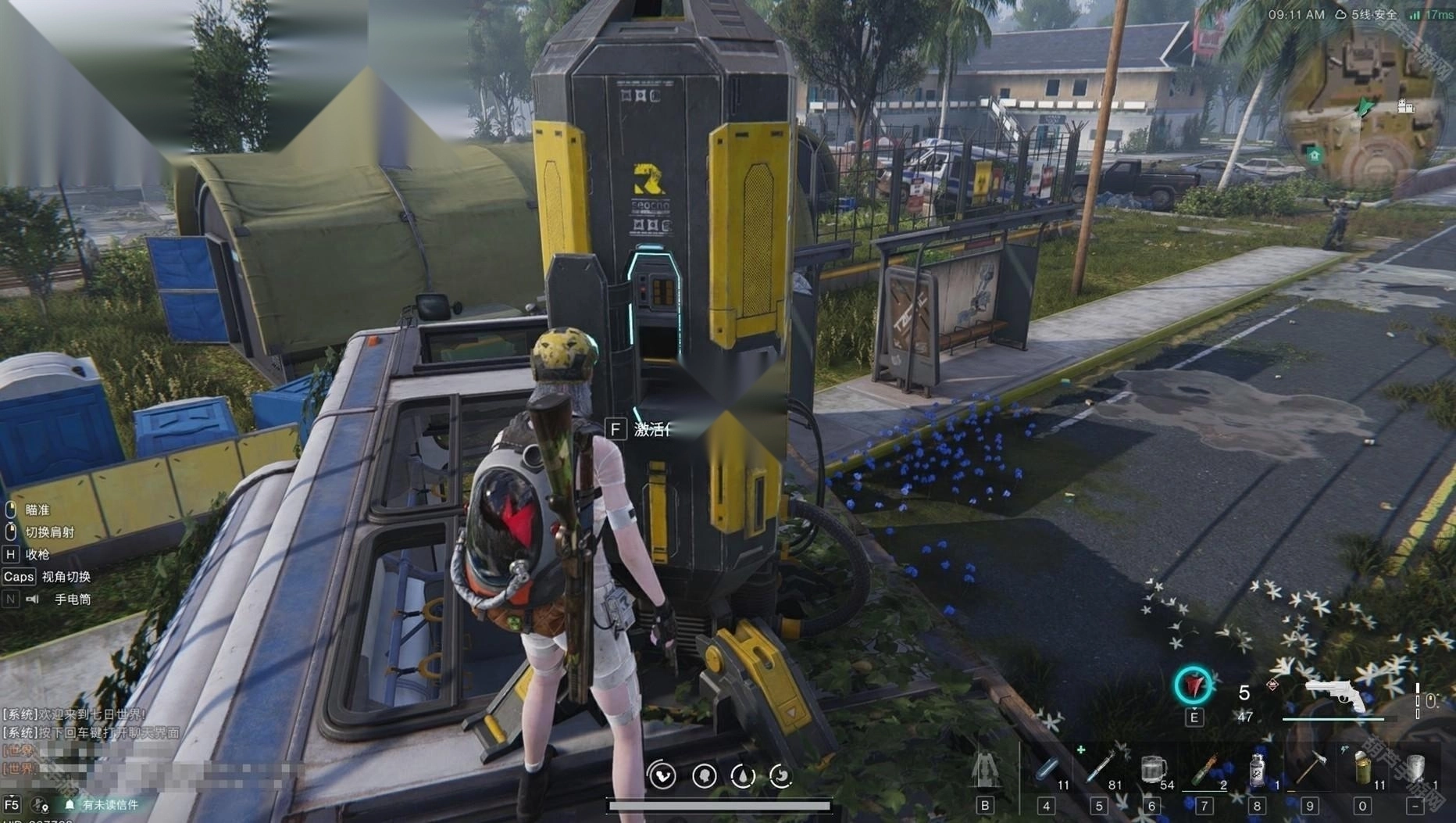Click the stomach hunger status icon

tap(780, 775)
